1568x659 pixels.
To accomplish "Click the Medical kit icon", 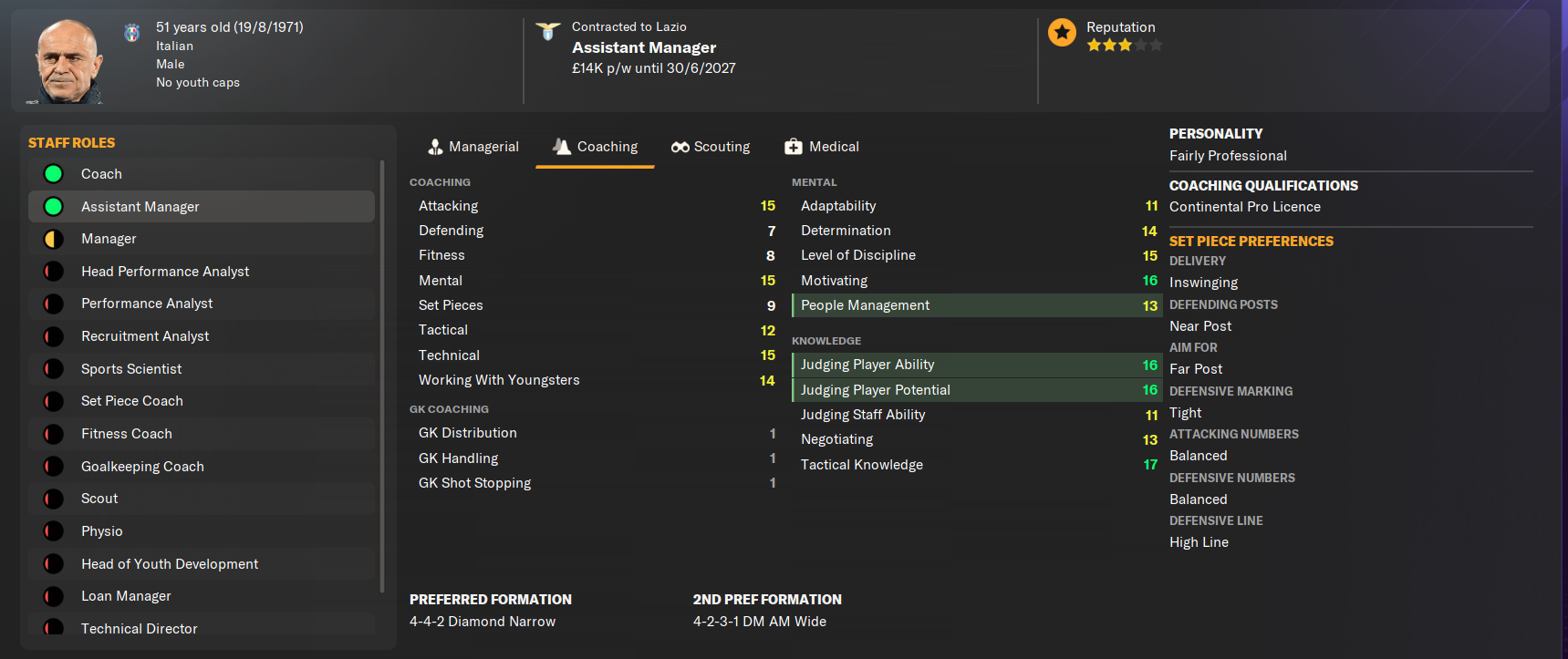I will (x=793, y=146).
